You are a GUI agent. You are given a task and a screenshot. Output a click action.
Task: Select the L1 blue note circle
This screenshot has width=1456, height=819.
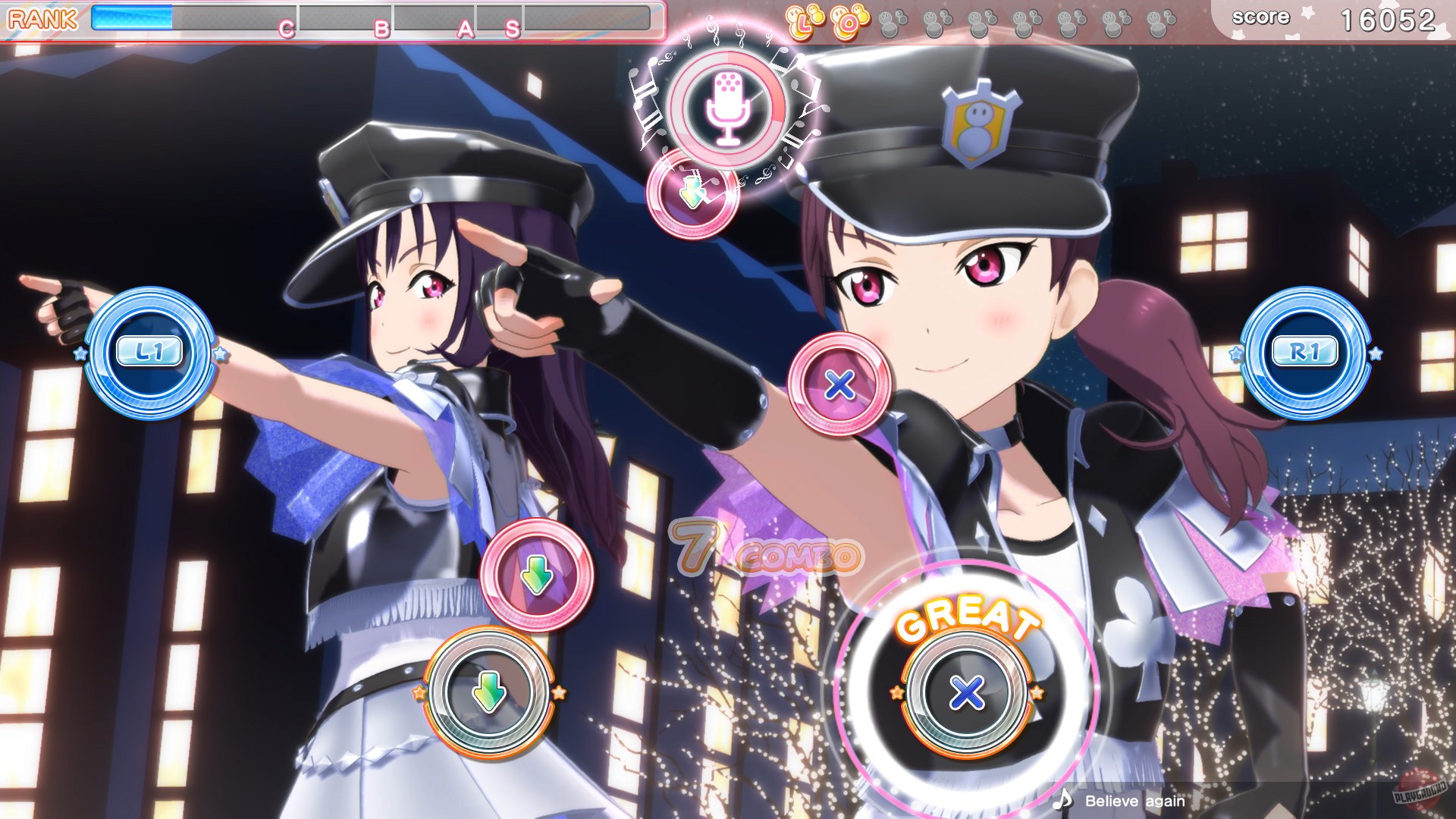pos(152,351)
